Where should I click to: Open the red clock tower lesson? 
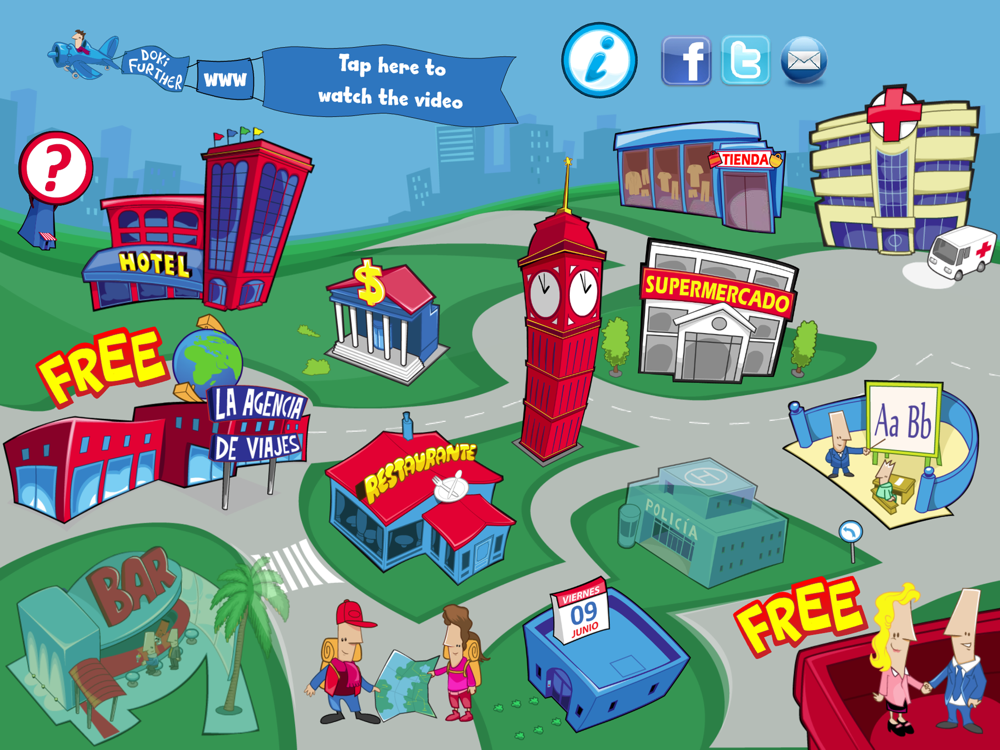561,330
